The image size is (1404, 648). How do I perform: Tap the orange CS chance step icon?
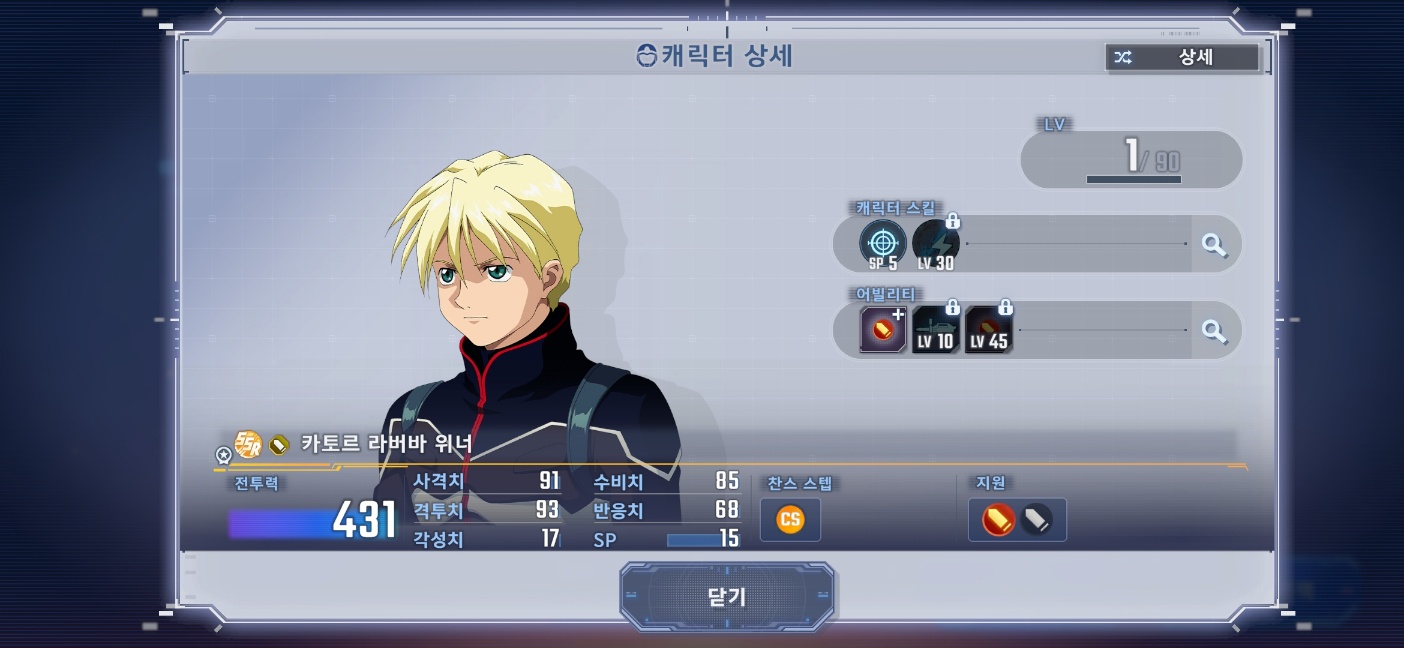[790, 520]
